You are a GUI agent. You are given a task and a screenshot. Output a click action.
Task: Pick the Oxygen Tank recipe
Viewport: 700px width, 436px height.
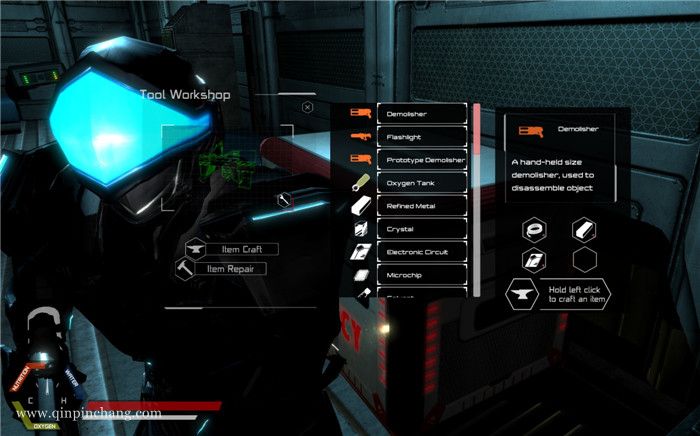coord(422,183)
